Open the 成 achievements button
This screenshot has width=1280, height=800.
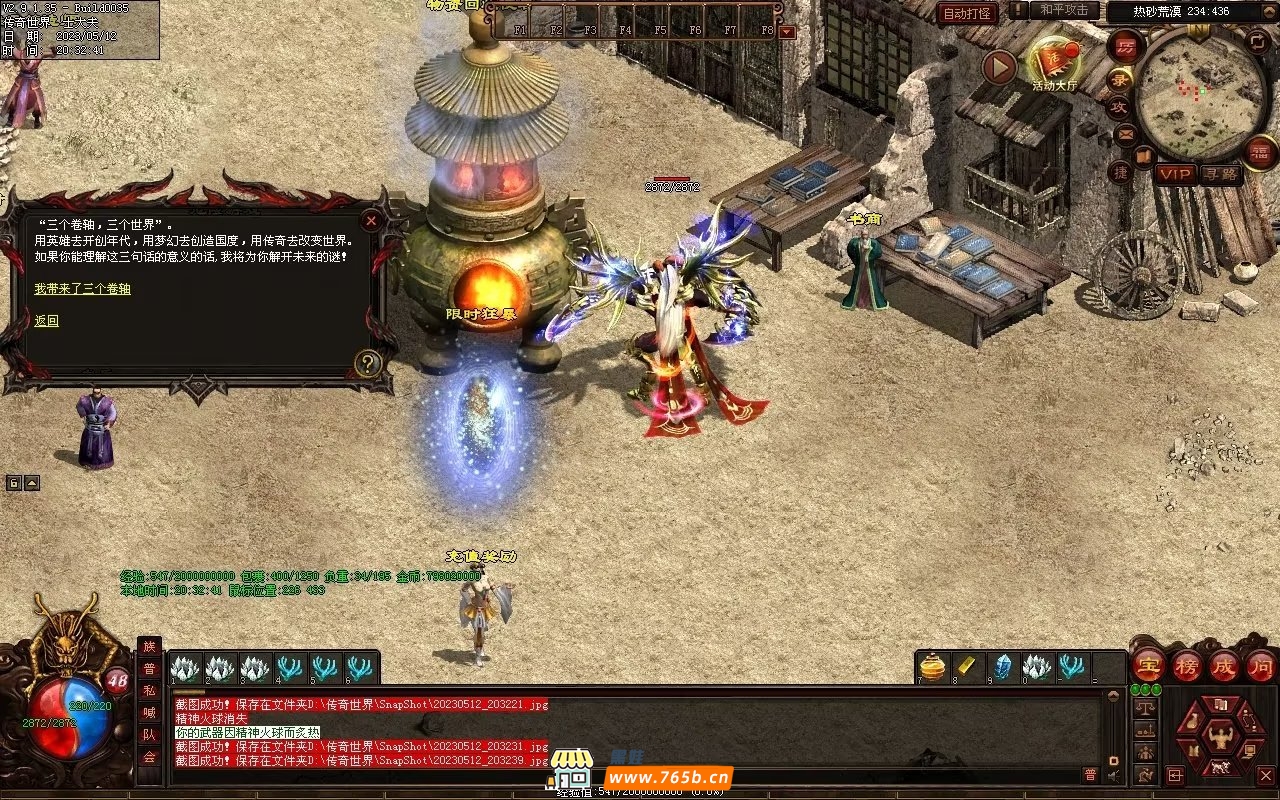[1224, 665]
